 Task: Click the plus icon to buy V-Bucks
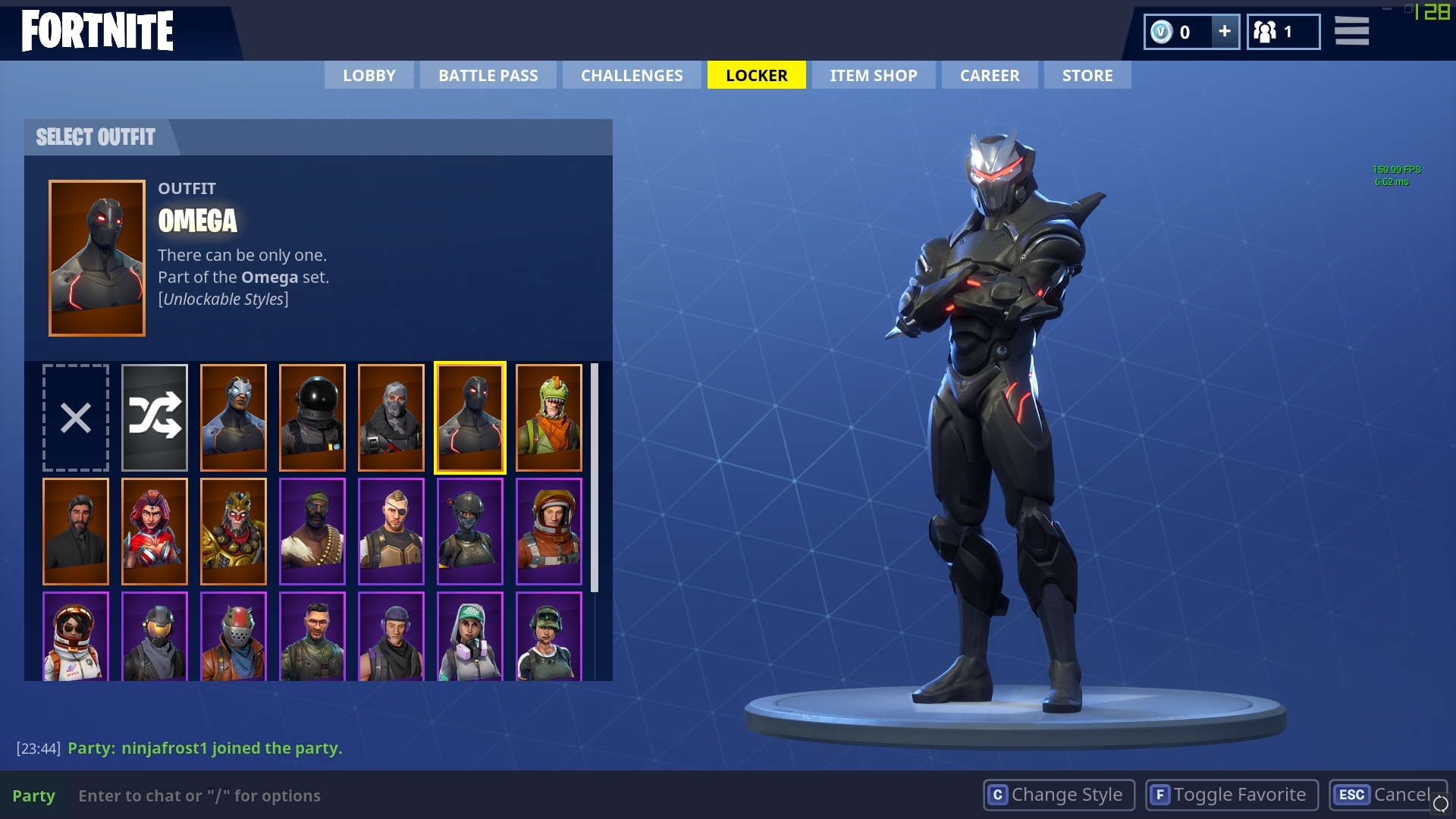point(1224,32)
